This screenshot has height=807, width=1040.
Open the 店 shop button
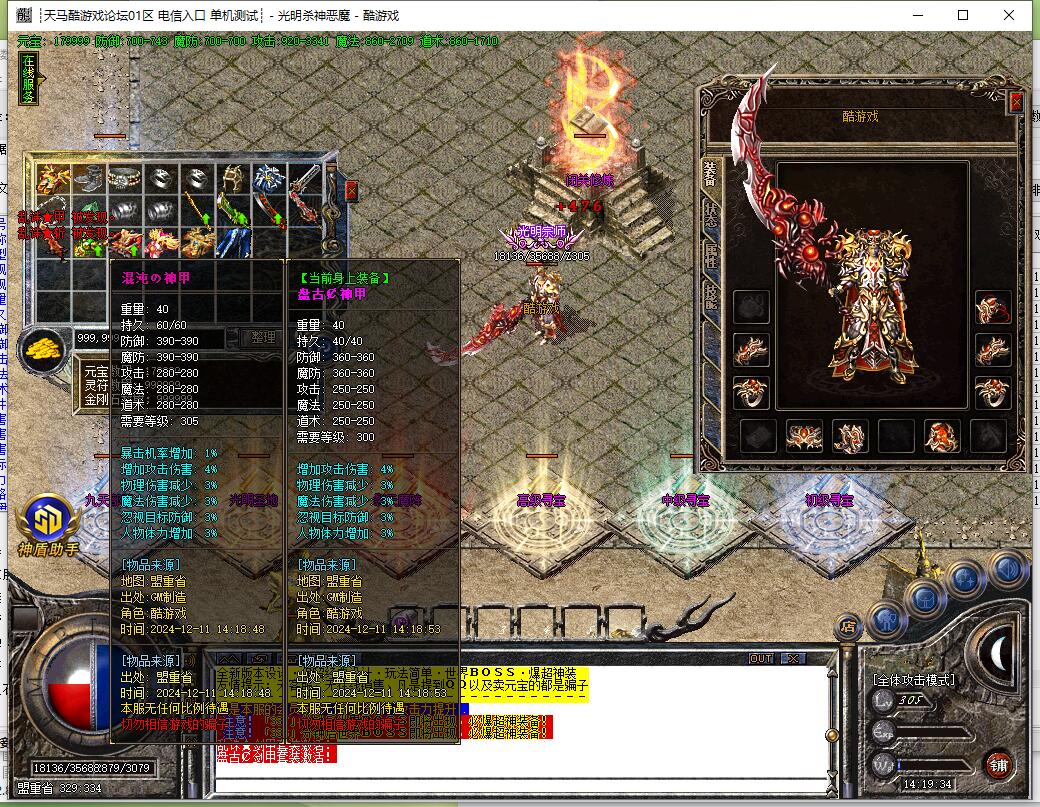(x=848, y=627)
